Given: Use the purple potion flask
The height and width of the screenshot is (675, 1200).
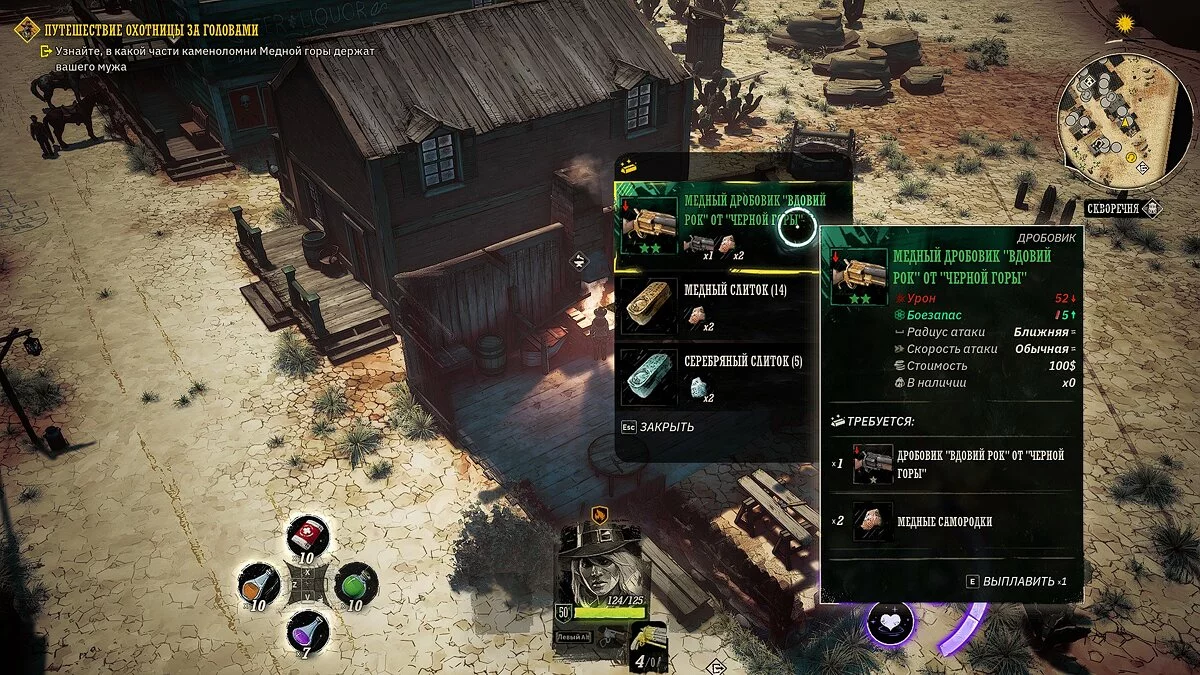Looking at the screenshot, I should (x=306, y=631).
